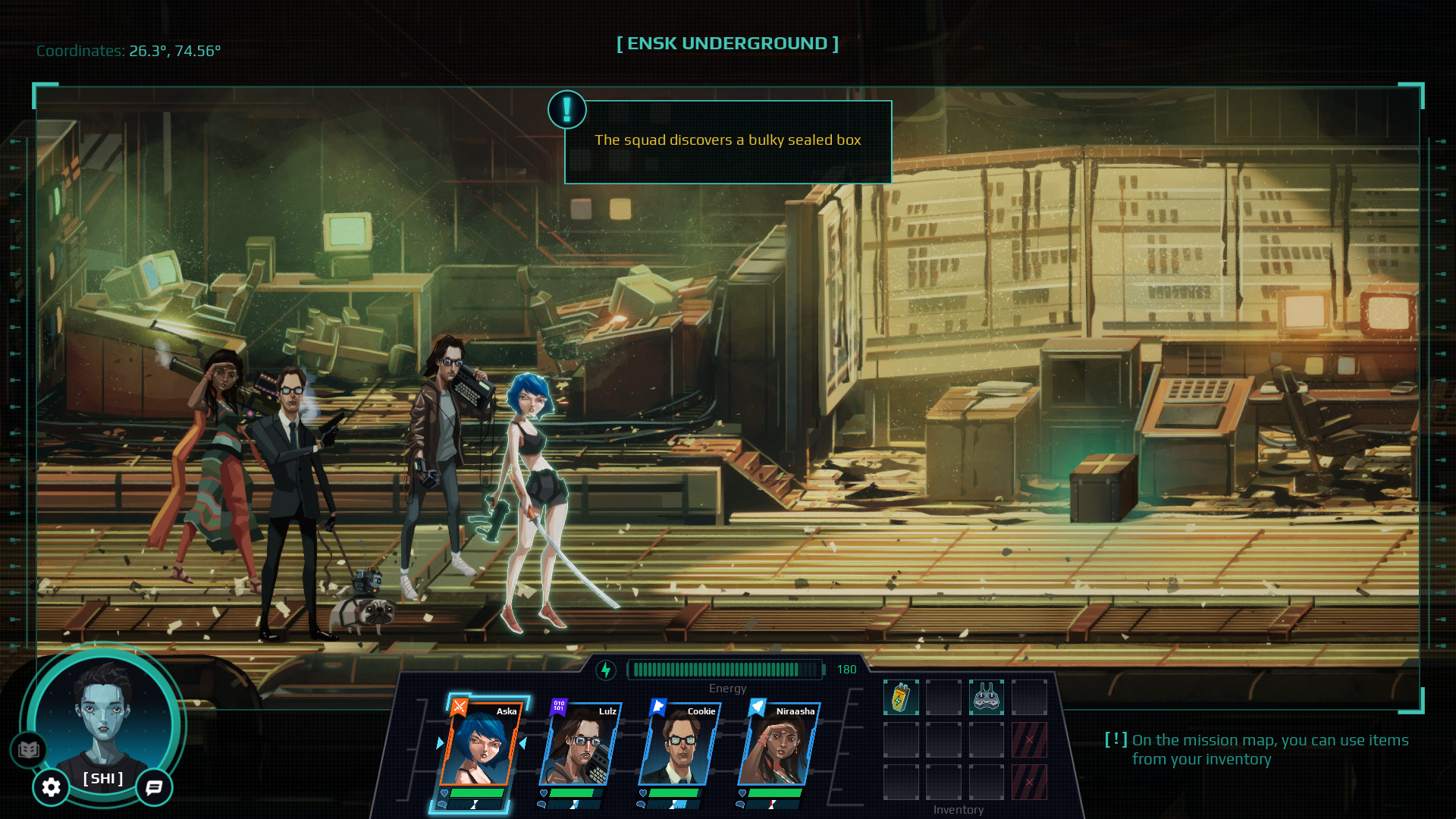Open the settings gear beside the portrait
The width and height of the screenshot is (1456, 819).
point(50,788)
